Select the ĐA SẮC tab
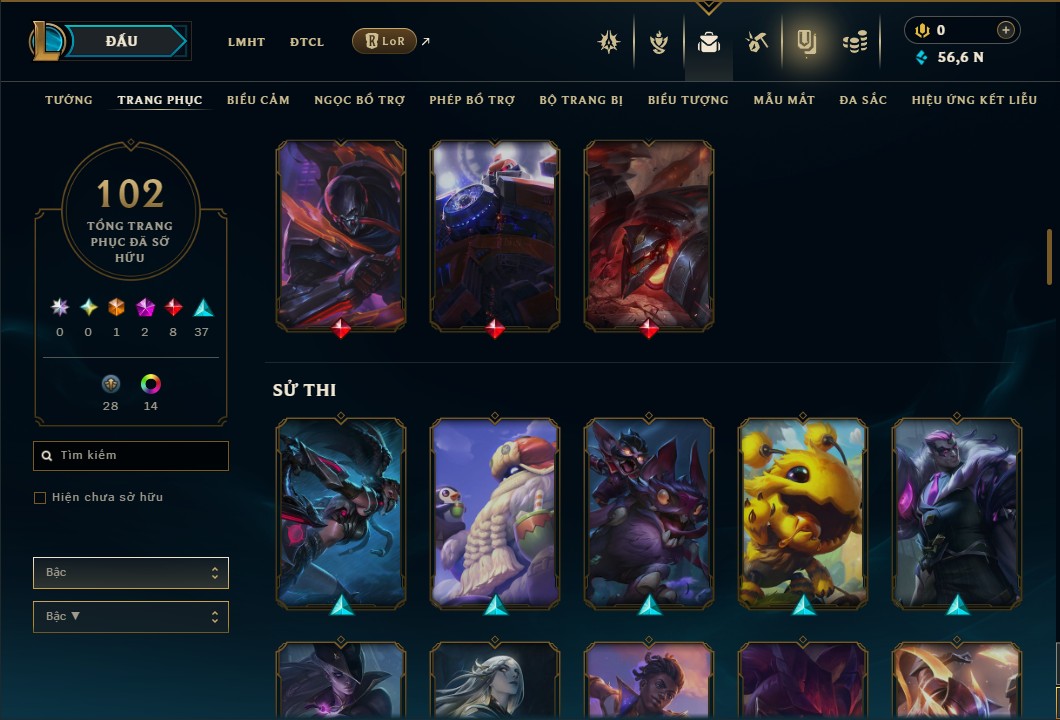1060x720 pixels. pos(863,100)
